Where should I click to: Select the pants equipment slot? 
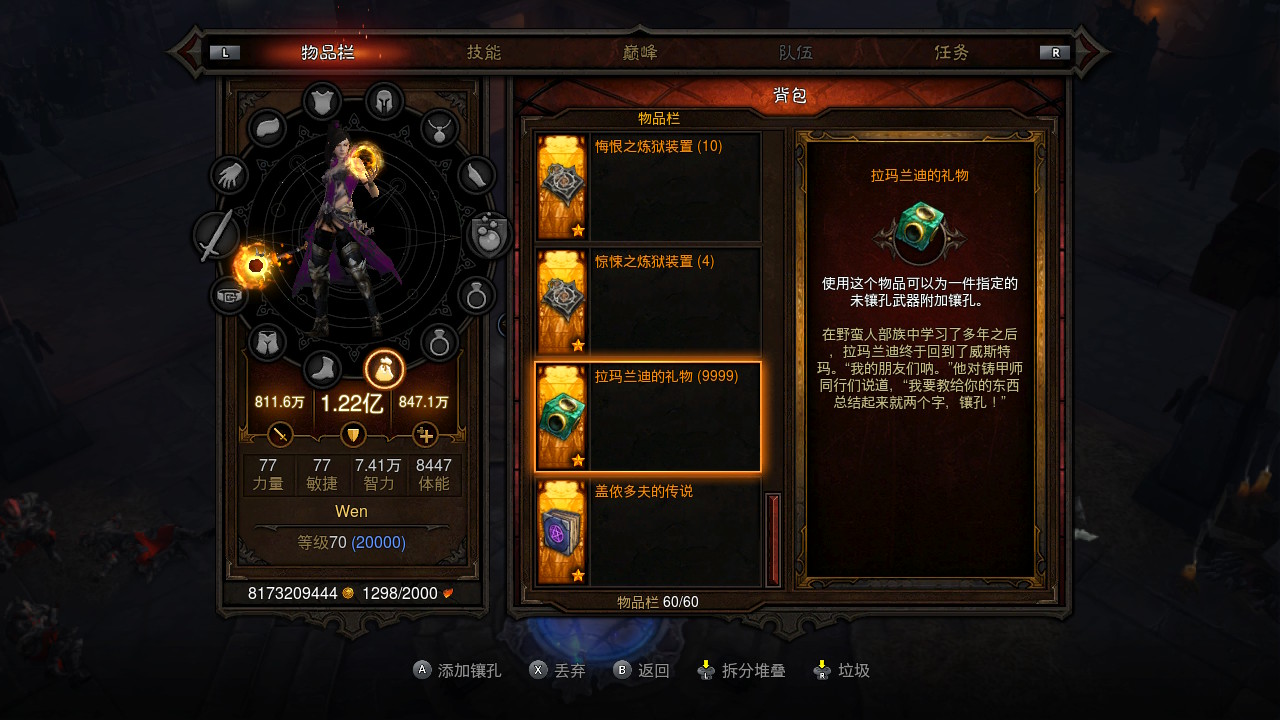coord(267,343)
